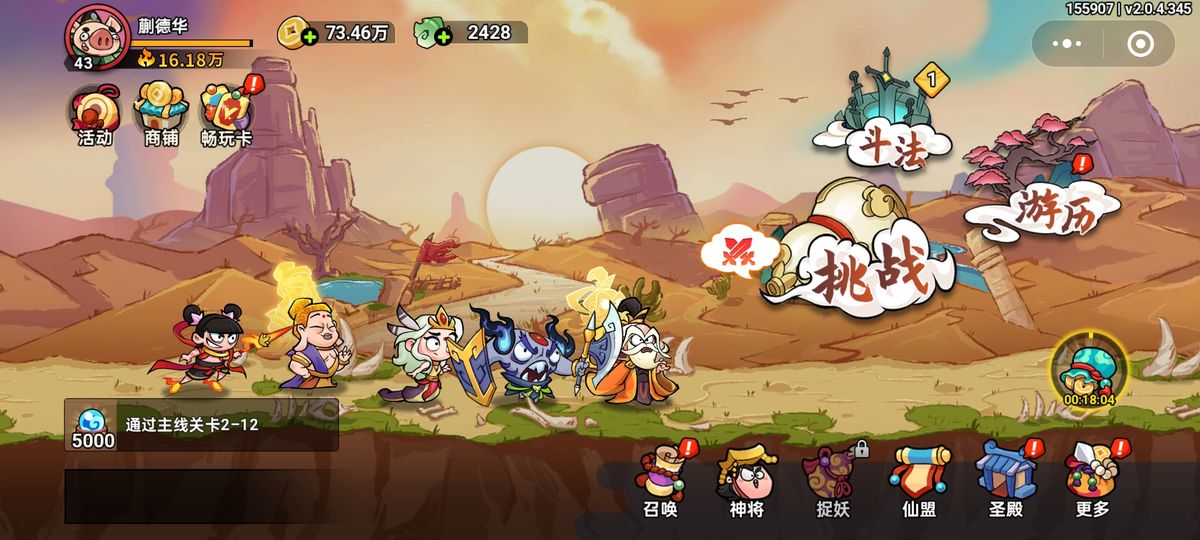Add more green jade currency
The height and width of the screenshot is (540, 1200).
pyautogui.click(x=443, y=37)
